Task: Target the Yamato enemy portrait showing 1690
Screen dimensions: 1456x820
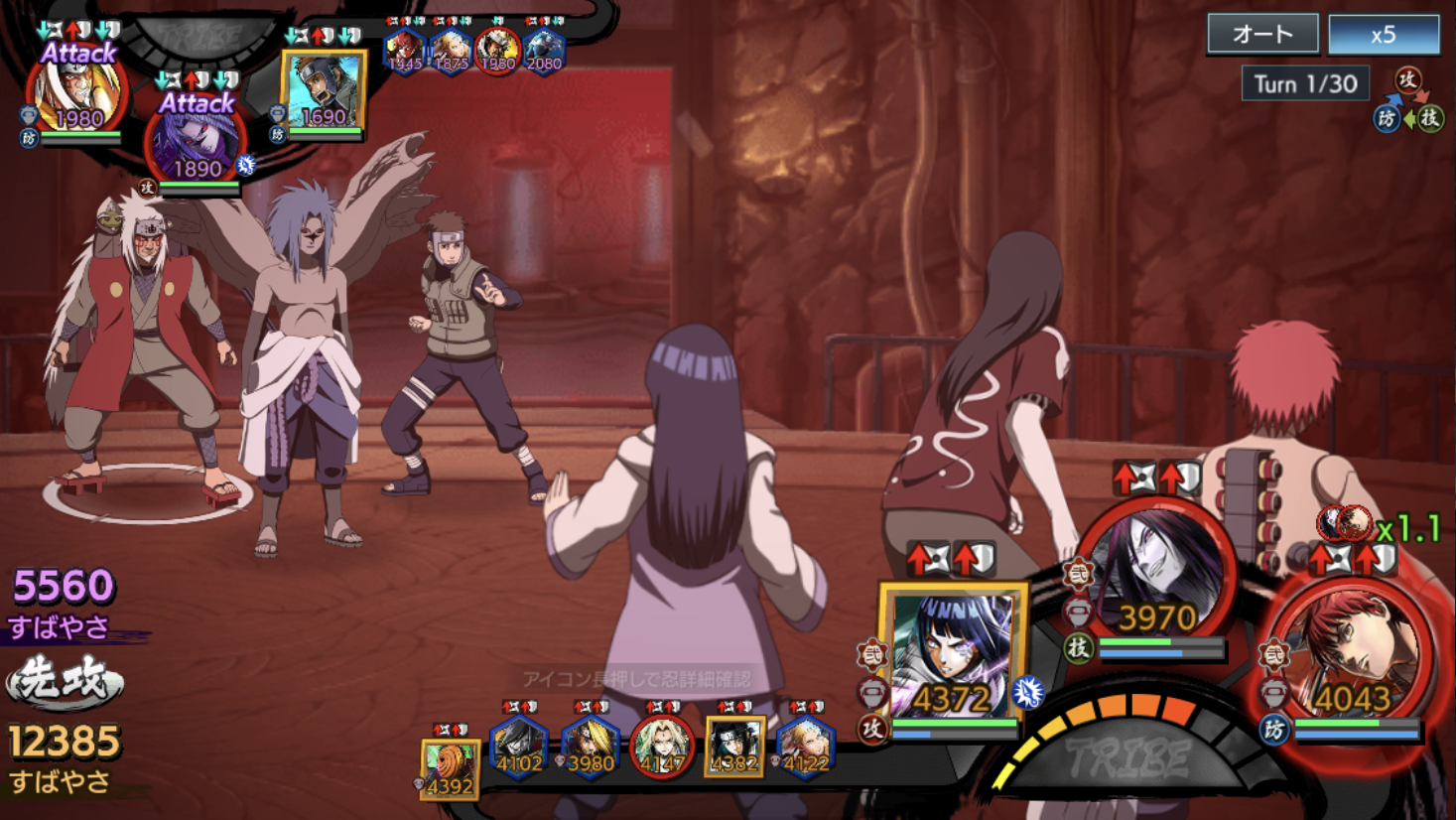Action: tap(324, 91)
